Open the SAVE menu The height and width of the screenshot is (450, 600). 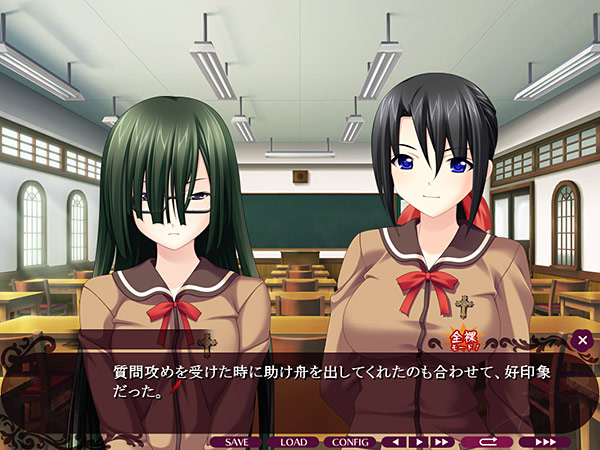236,441
